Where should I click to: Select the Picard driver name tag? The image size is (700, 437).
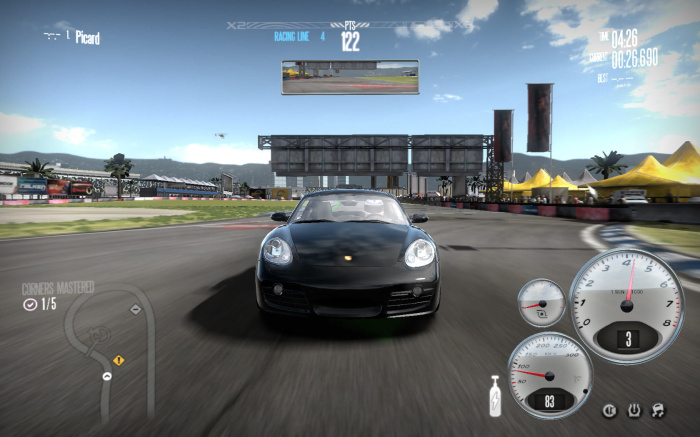(x=87, y=37)
